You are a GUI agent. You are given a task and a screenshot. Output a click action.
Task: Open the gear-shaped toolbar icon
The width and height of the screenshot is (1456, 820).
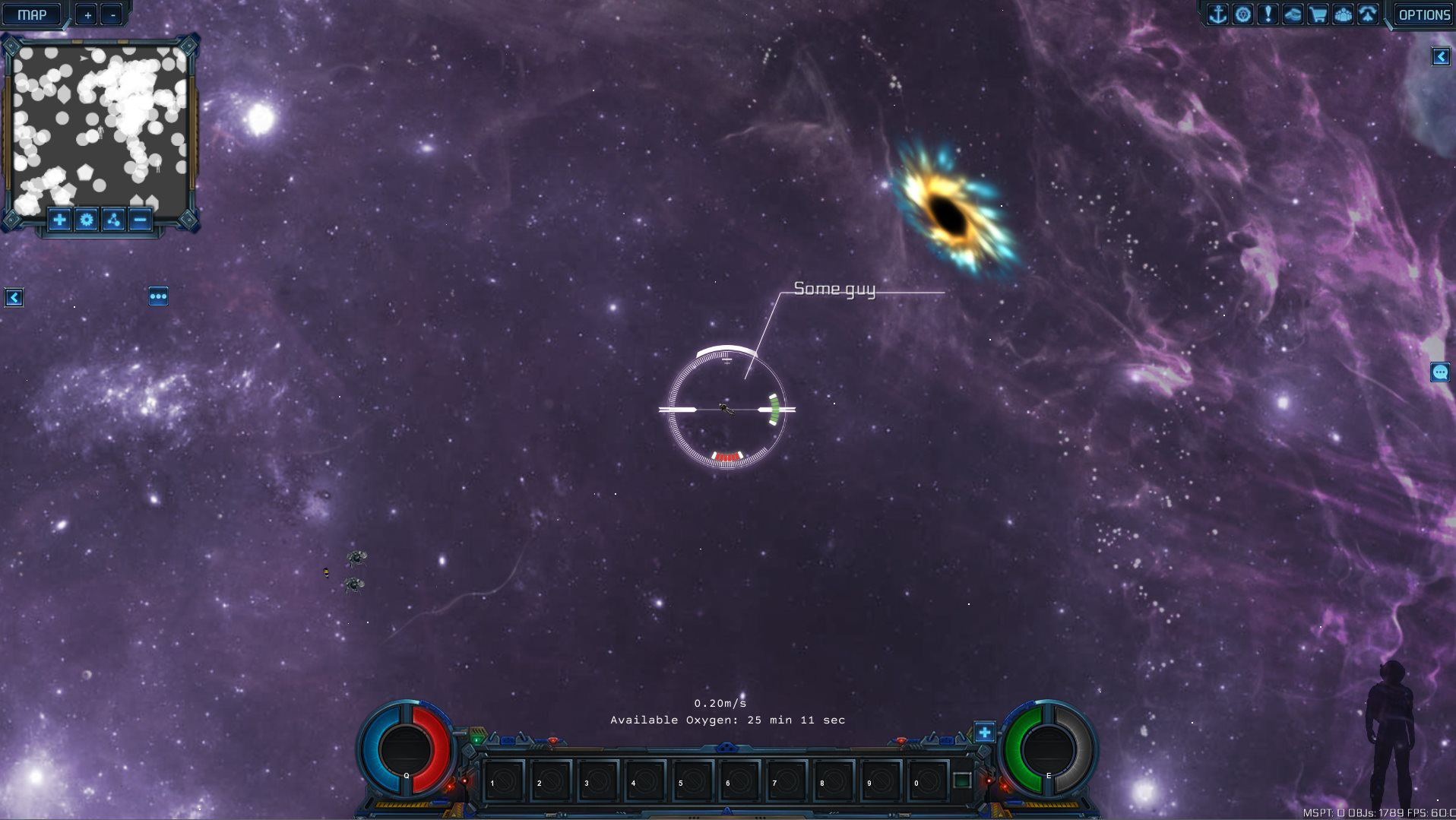click(1243, 14)
